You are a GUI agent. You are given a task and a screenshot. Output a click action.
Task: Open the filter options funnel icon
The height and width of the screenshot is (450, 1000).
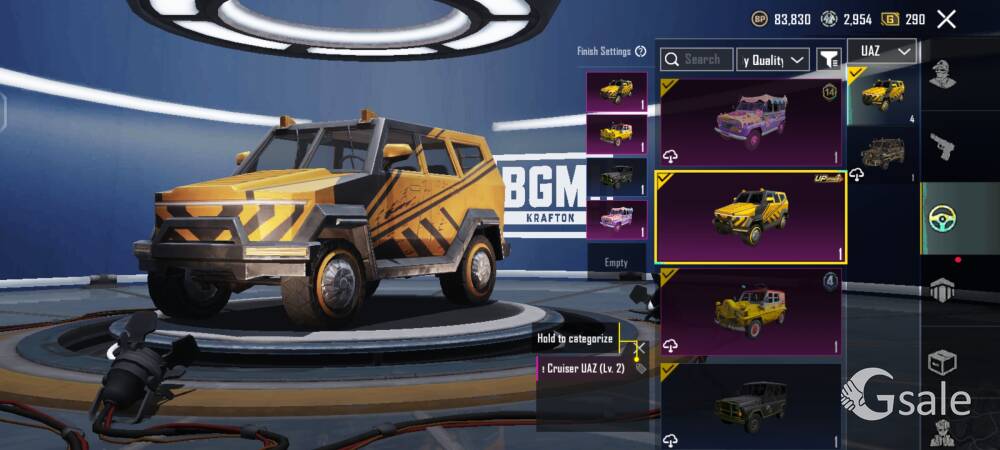point(829,60)
